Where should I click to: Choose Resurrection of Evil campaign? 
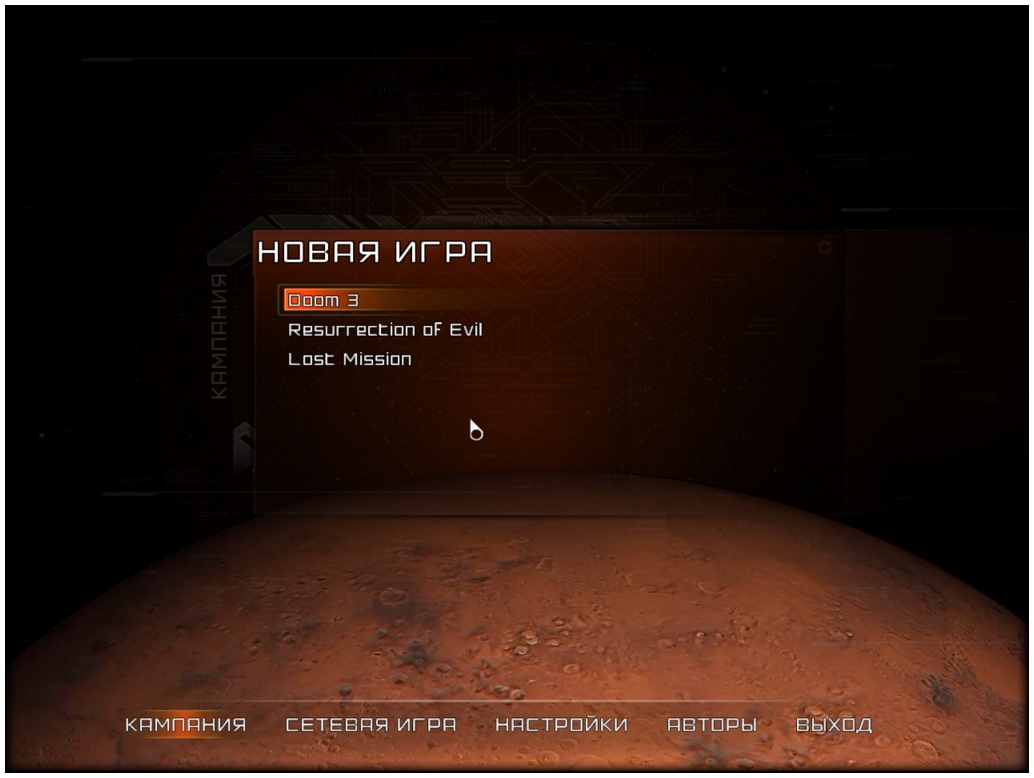click(385, 329)
